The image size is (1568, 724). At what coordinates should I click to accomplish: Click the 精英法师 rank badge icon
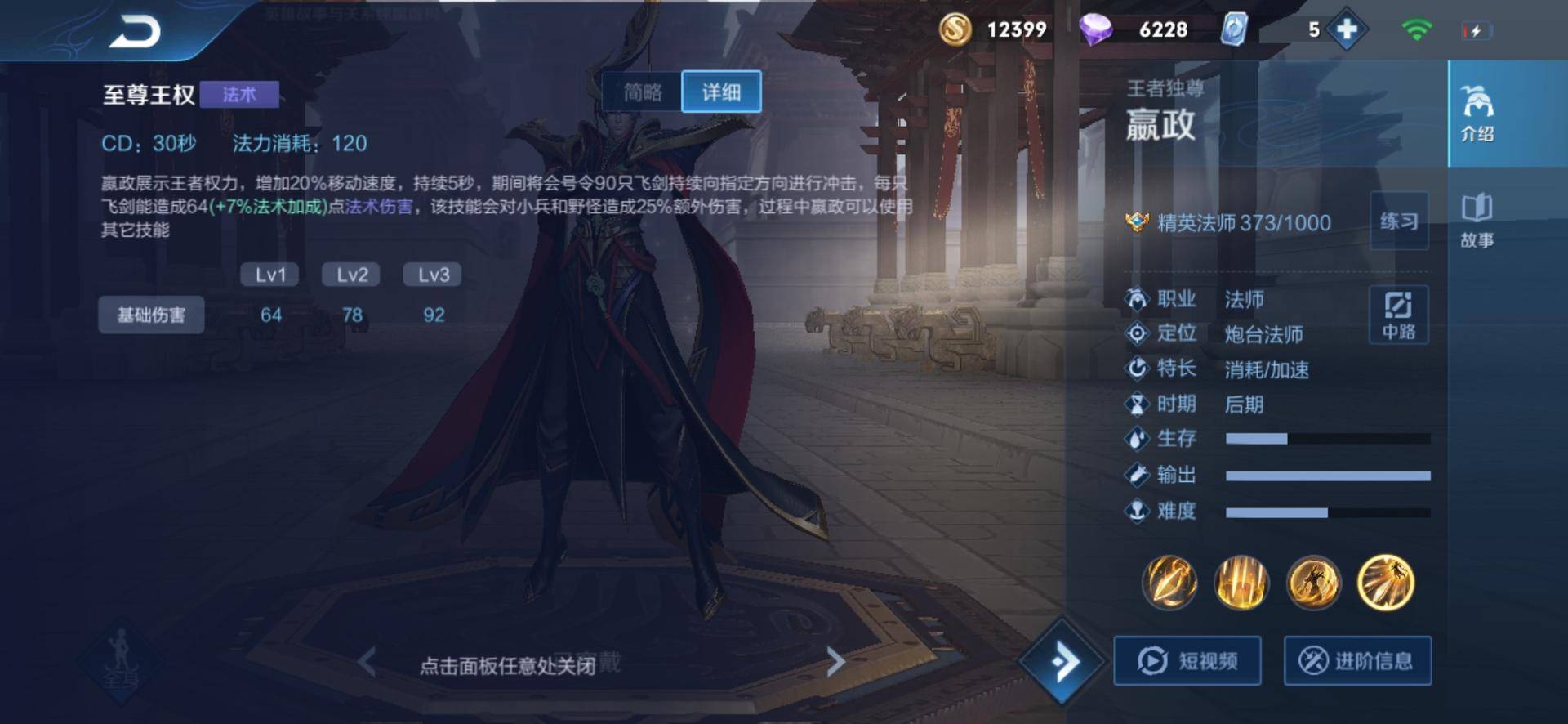(1135, 221)
